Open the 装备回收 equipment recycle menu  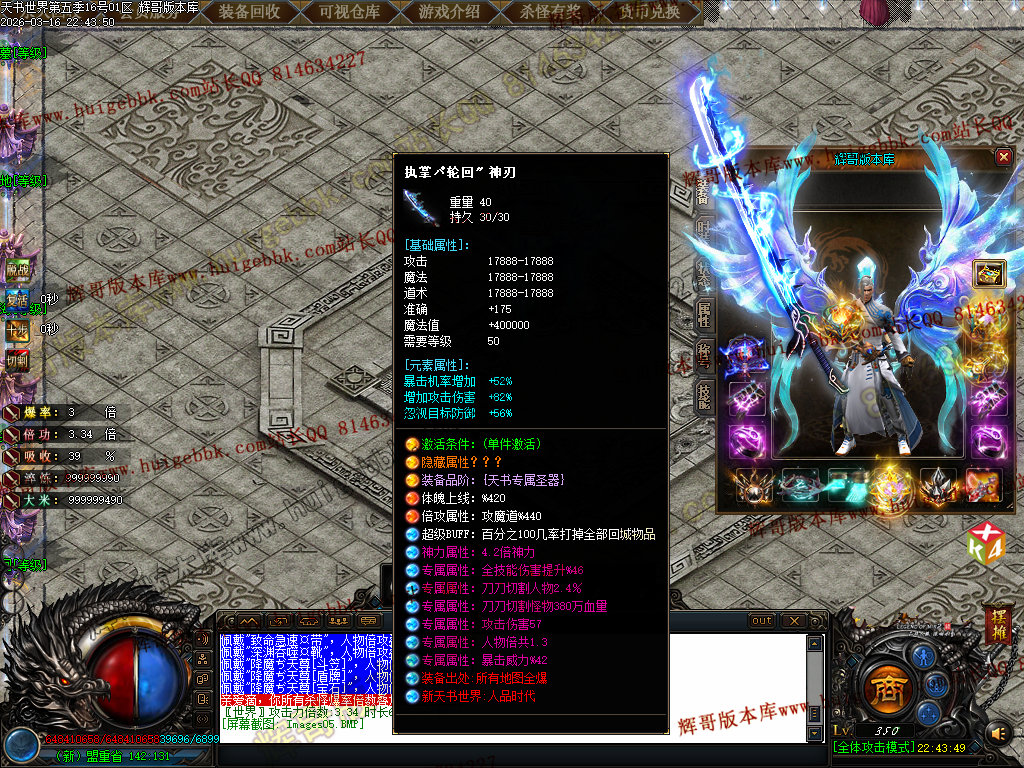(x=250, y=12)
